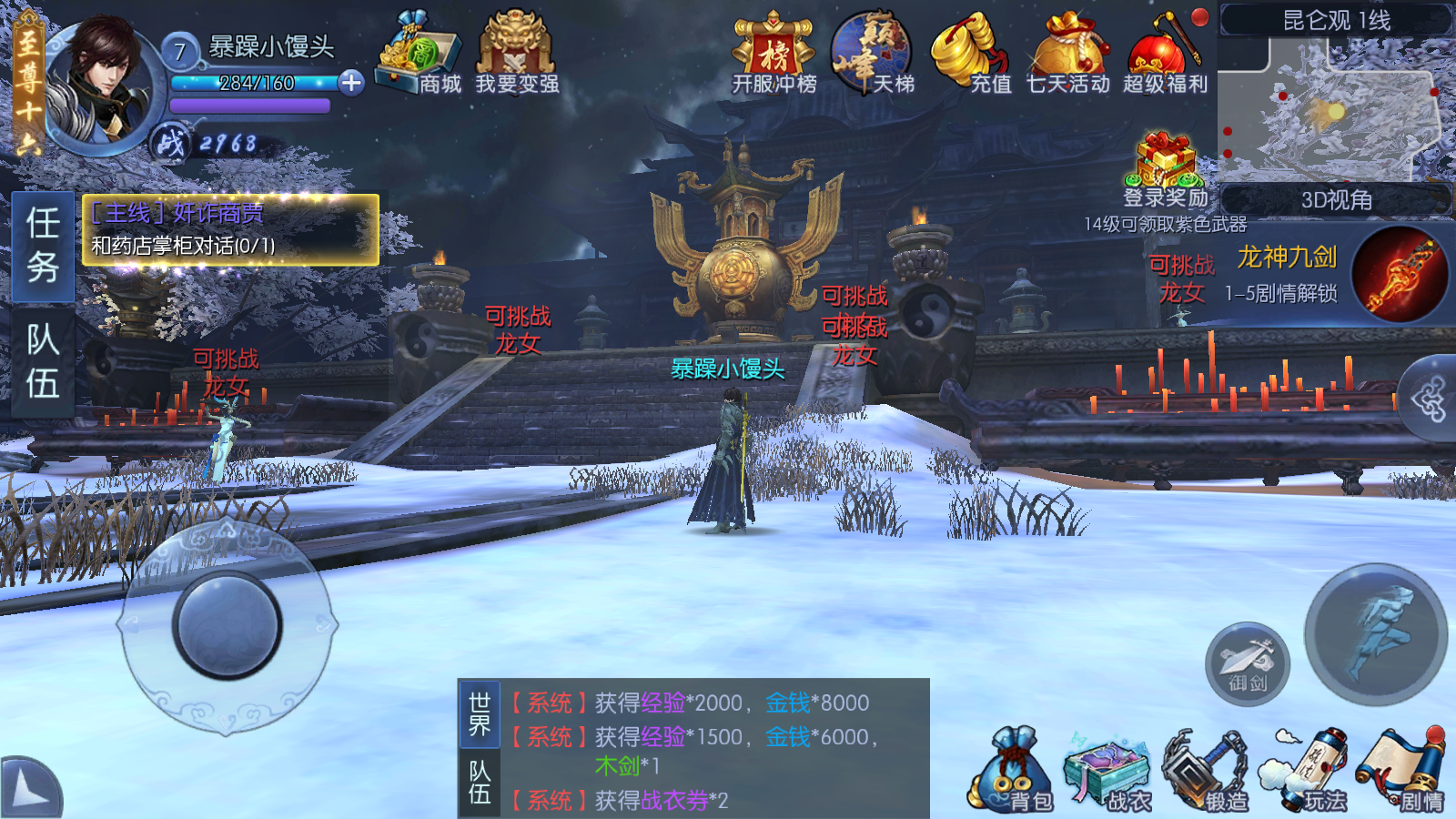
Task: Claim the 登录奖励 login reward
Action: 1166,170
